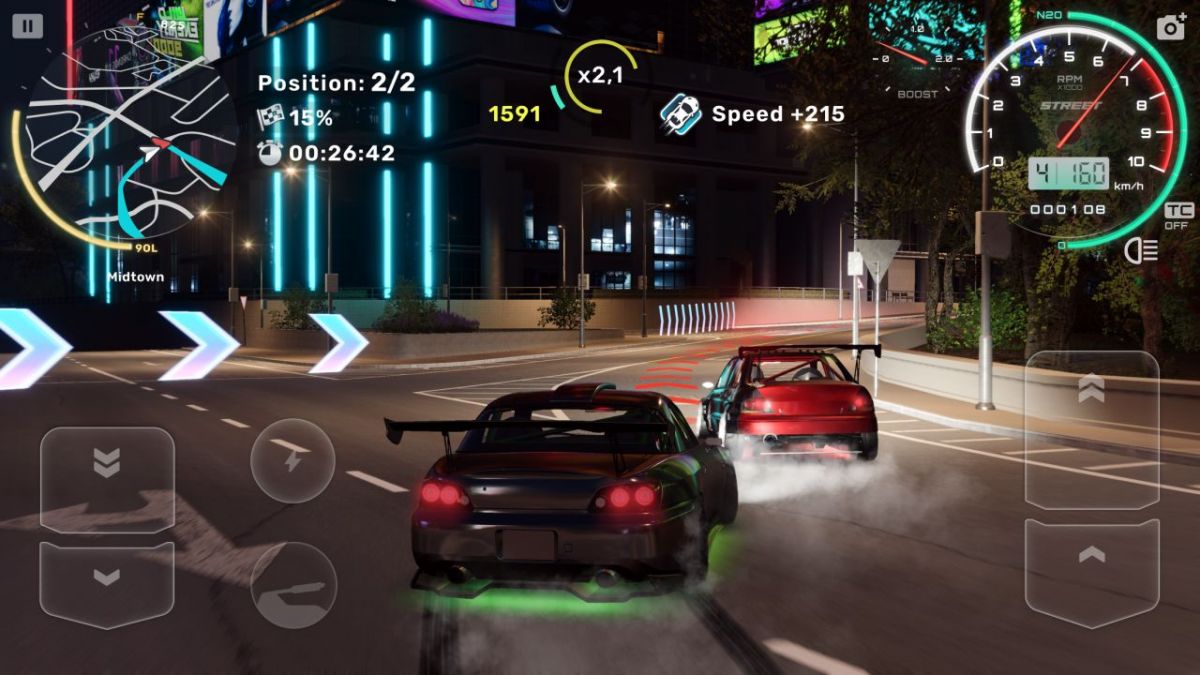Pull the handbrake button
1200x675 pixels.
tap(292, 584)
